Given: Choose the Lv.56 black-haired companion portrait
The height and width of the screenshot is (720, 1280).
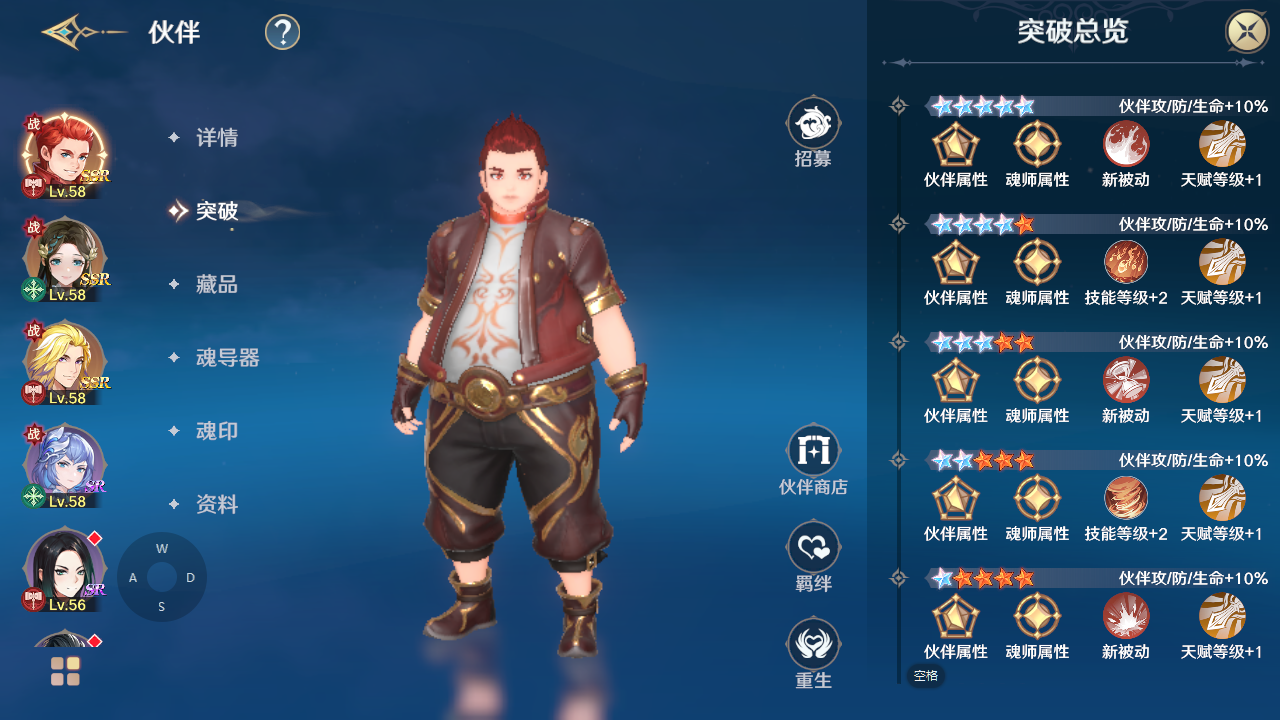Looking at the screenshot, I should [x=64, y=568].
